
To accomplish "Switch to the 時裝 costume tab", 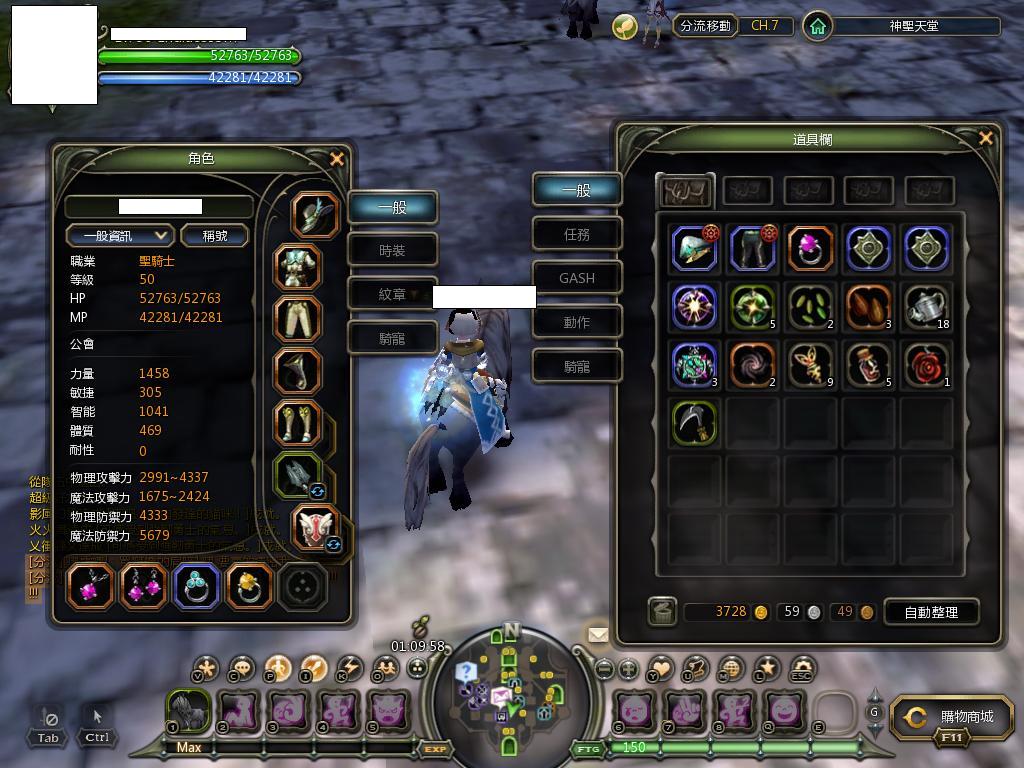I will 392,250.
